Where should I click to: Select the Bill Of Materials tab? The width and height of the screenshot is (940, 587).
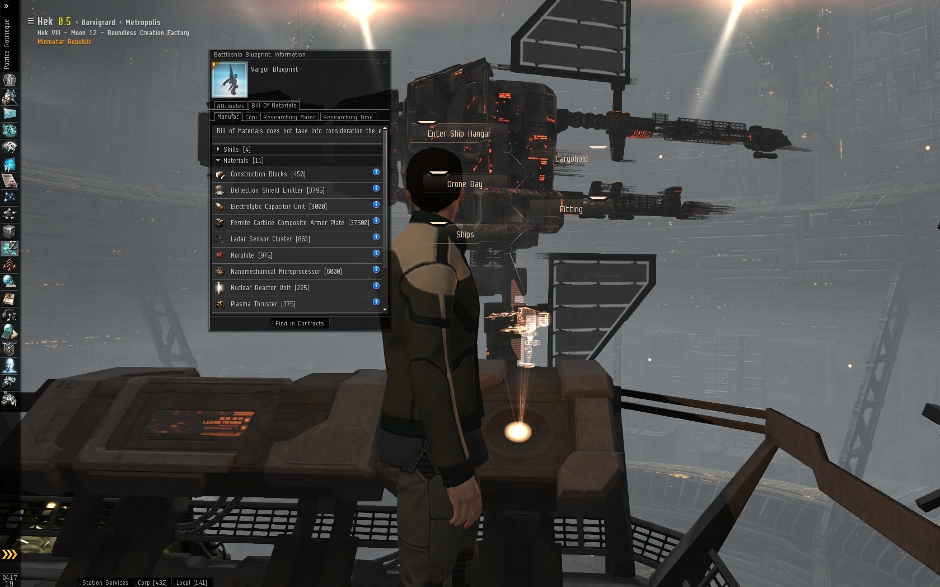pyautogui.click(x=273, y=105)
